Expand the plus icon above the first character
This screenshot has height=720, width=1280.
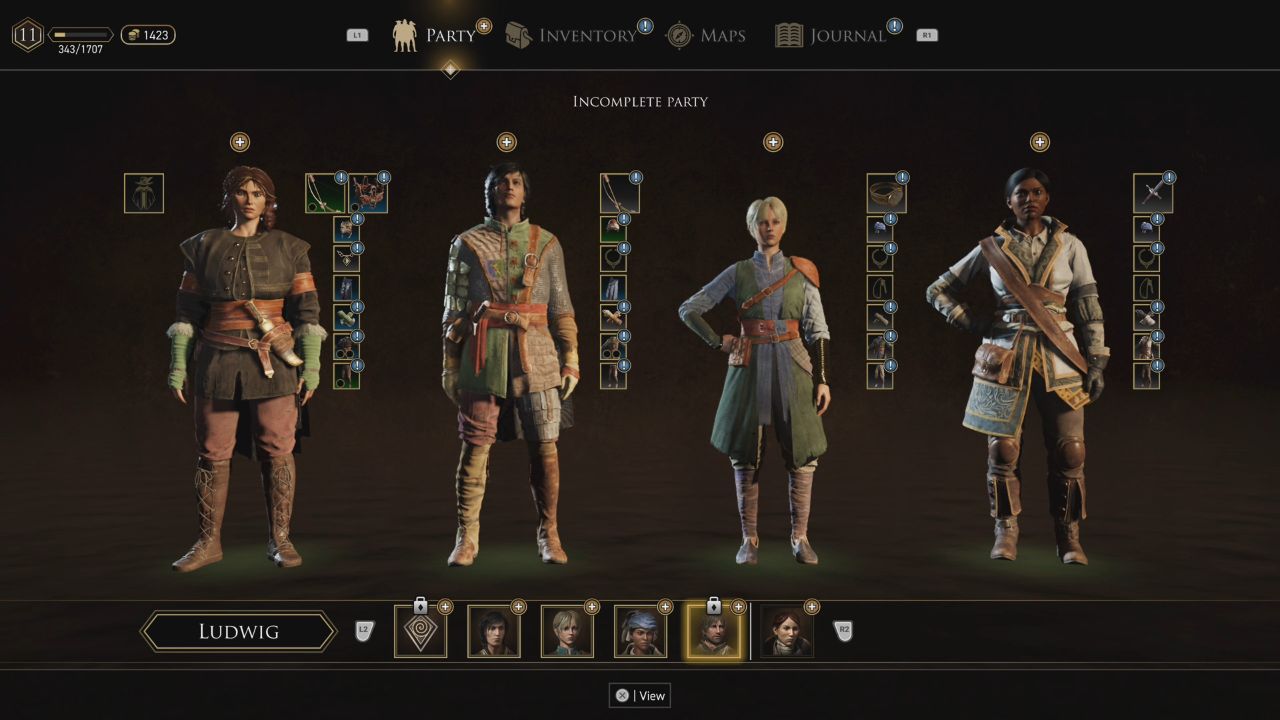pos(239,142)
